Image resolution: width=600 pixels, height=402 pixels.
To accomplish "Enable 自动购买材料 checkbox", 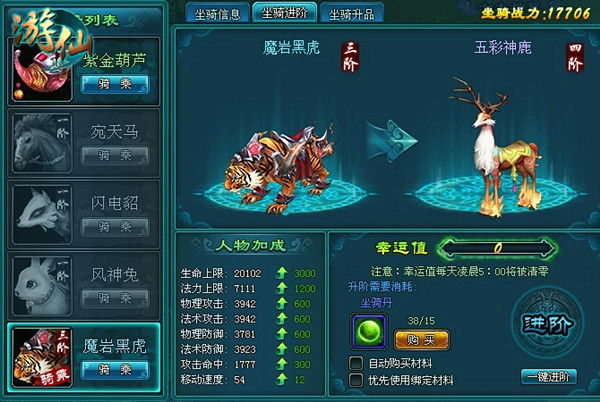I will click(x=357, y=362).
